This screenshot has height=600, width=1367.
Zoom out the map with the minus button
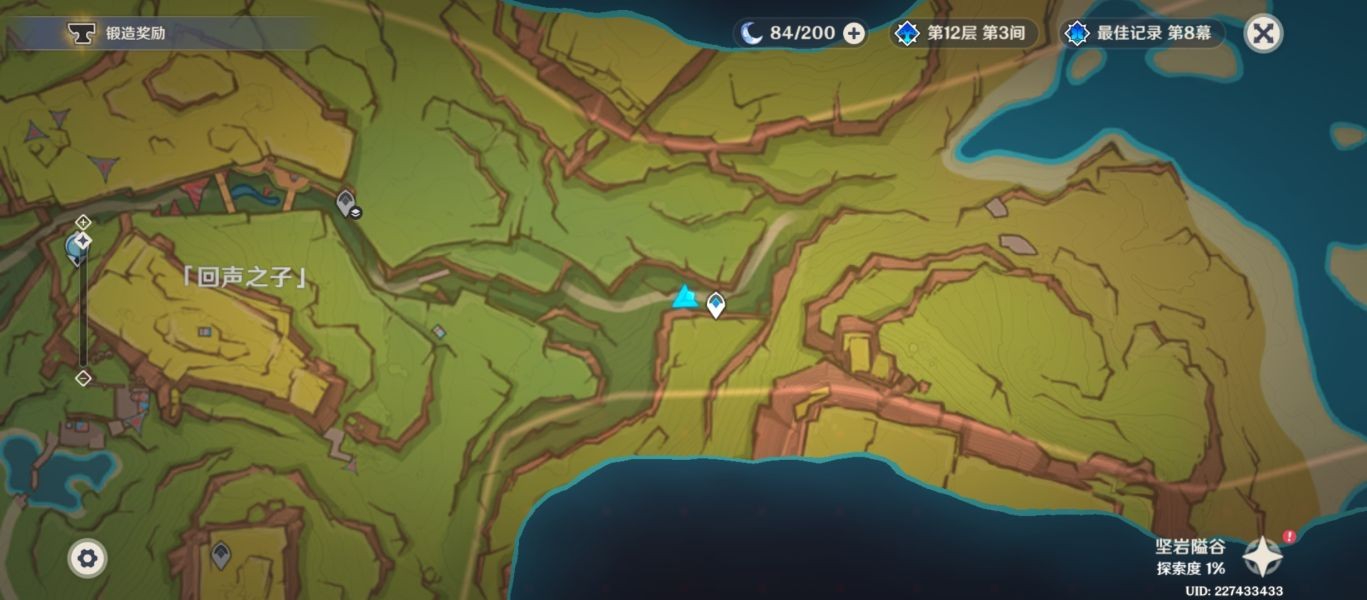[84, 378]
